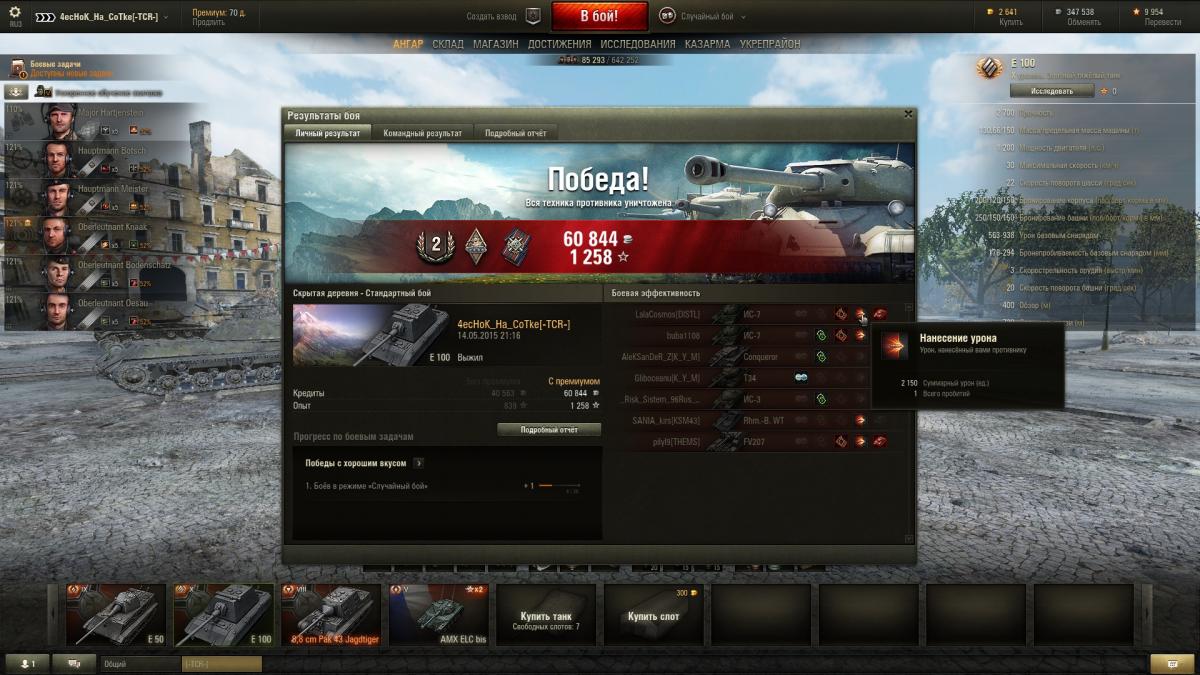Go to the МАГАЗИН store
The image size is (1200, 675).
pos(496,44)
